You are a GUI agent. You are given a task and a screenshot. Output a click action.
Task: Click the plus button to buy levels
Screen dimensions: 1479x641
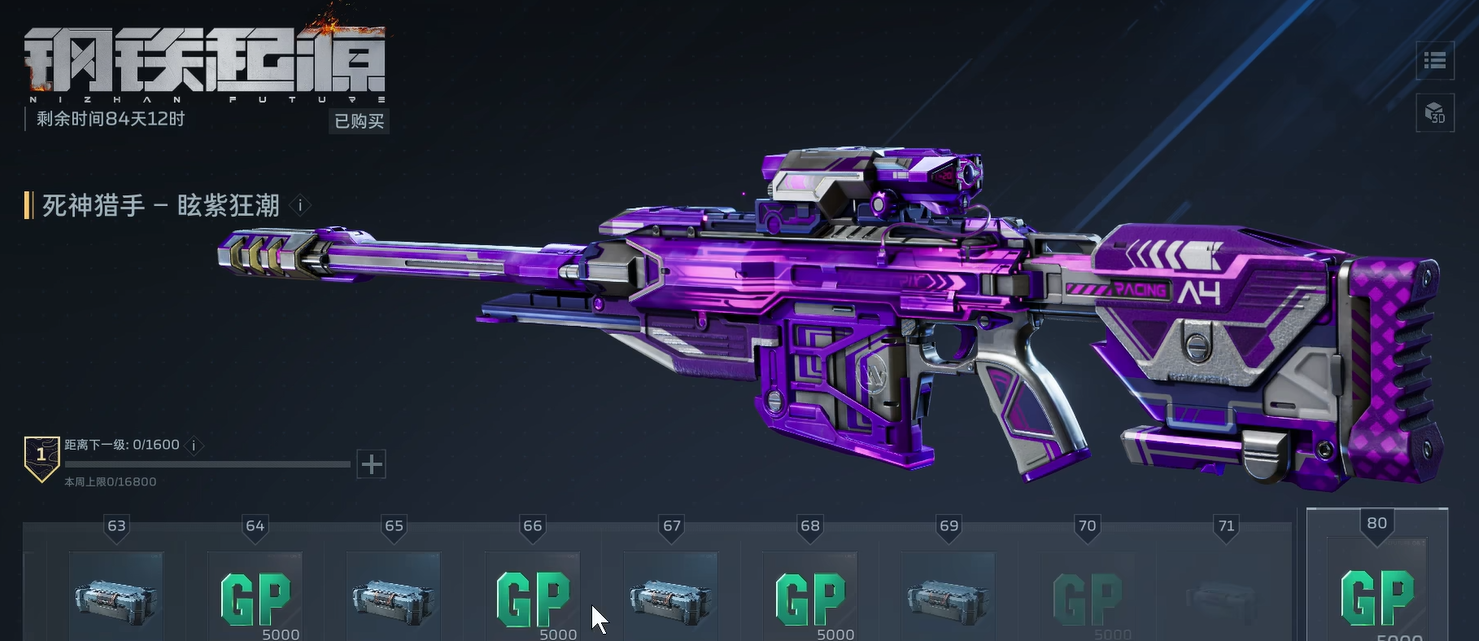[x=371, y=464]
